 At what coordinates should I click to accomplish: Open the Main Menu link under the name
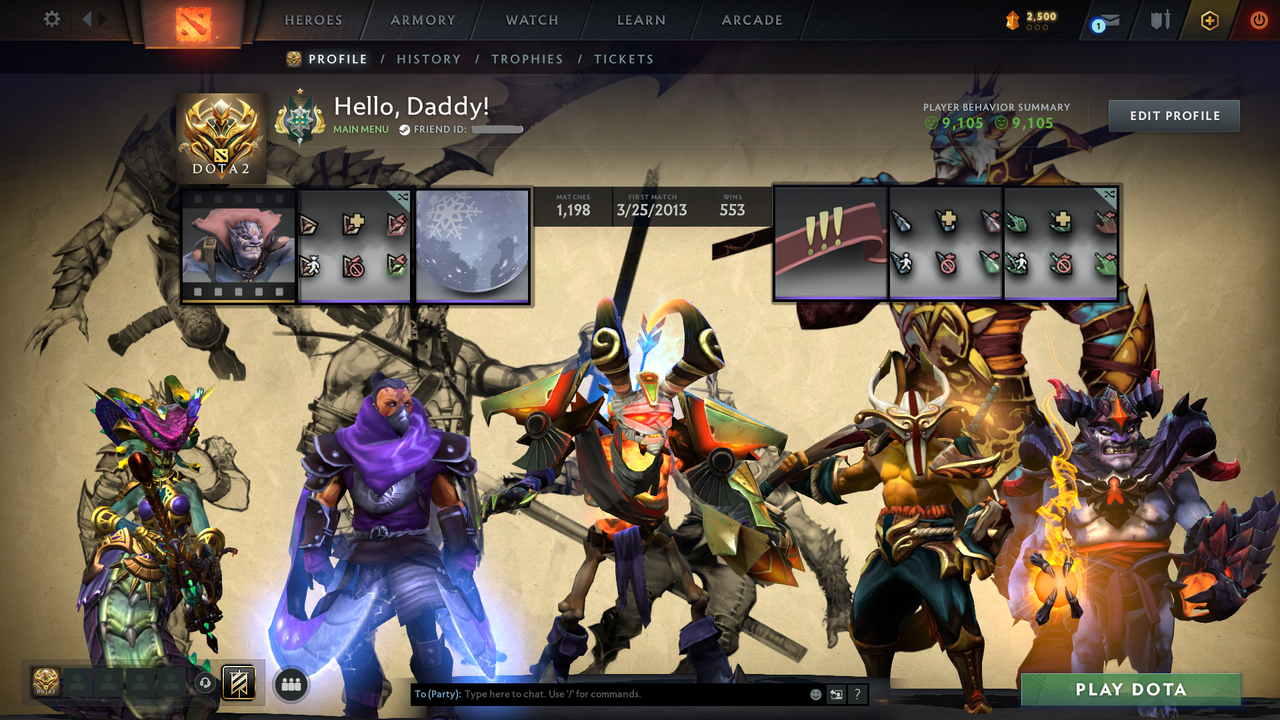point(361,129)
